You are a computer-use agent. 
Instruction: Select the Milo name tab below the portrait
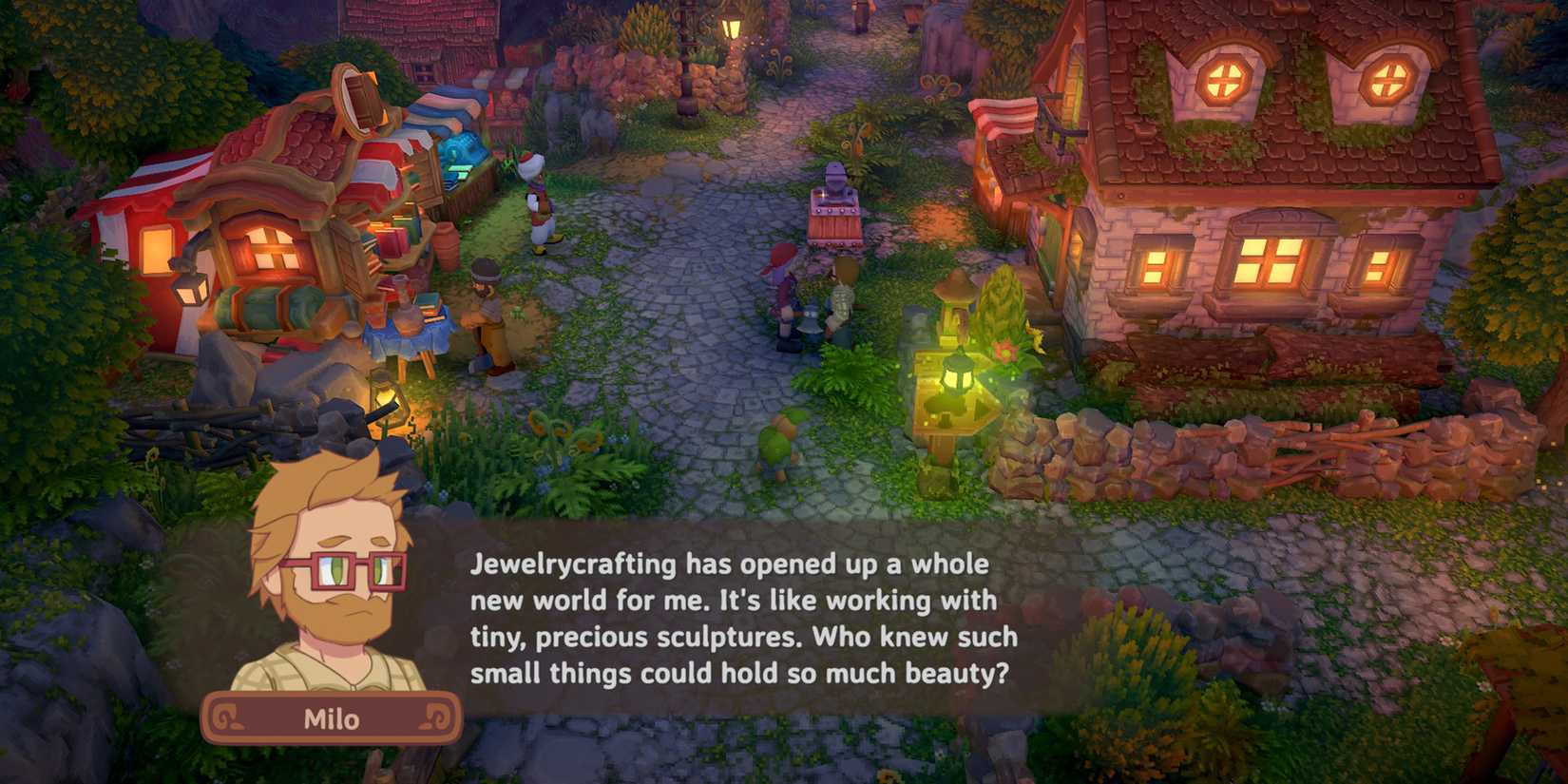point(331,719)
